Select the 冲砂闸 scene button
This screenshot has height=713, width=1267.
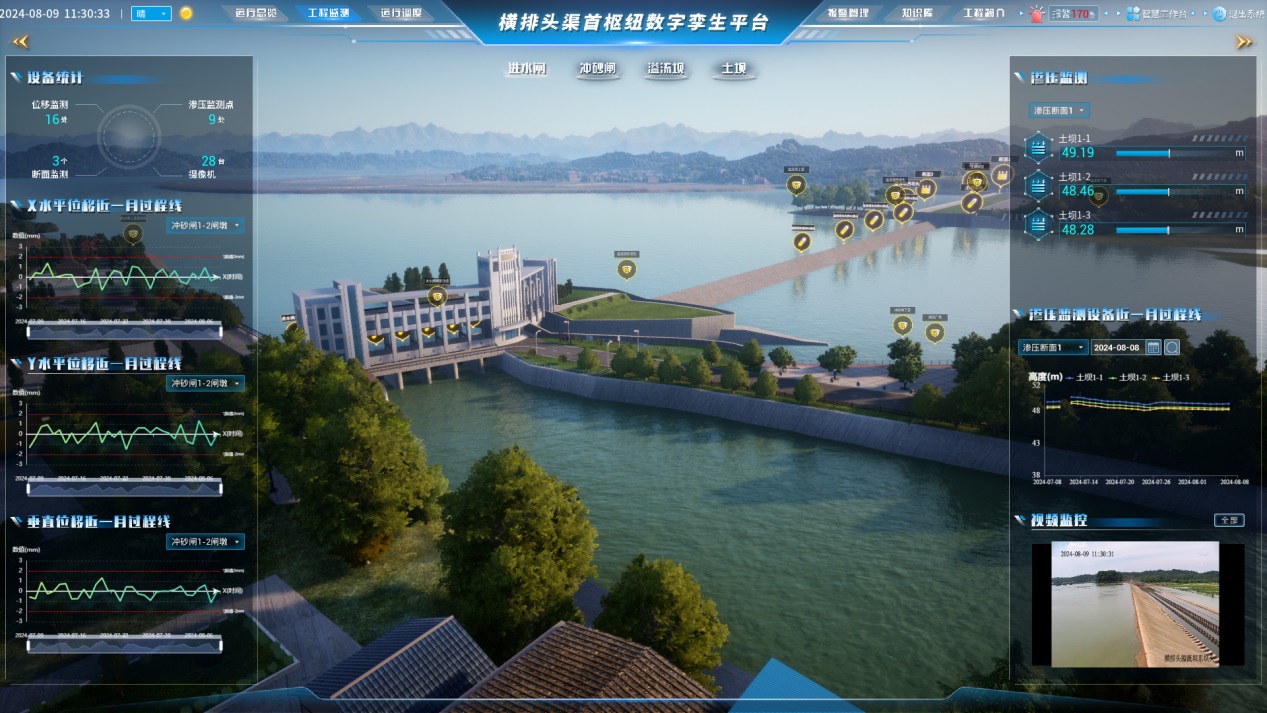coord(597,70)
